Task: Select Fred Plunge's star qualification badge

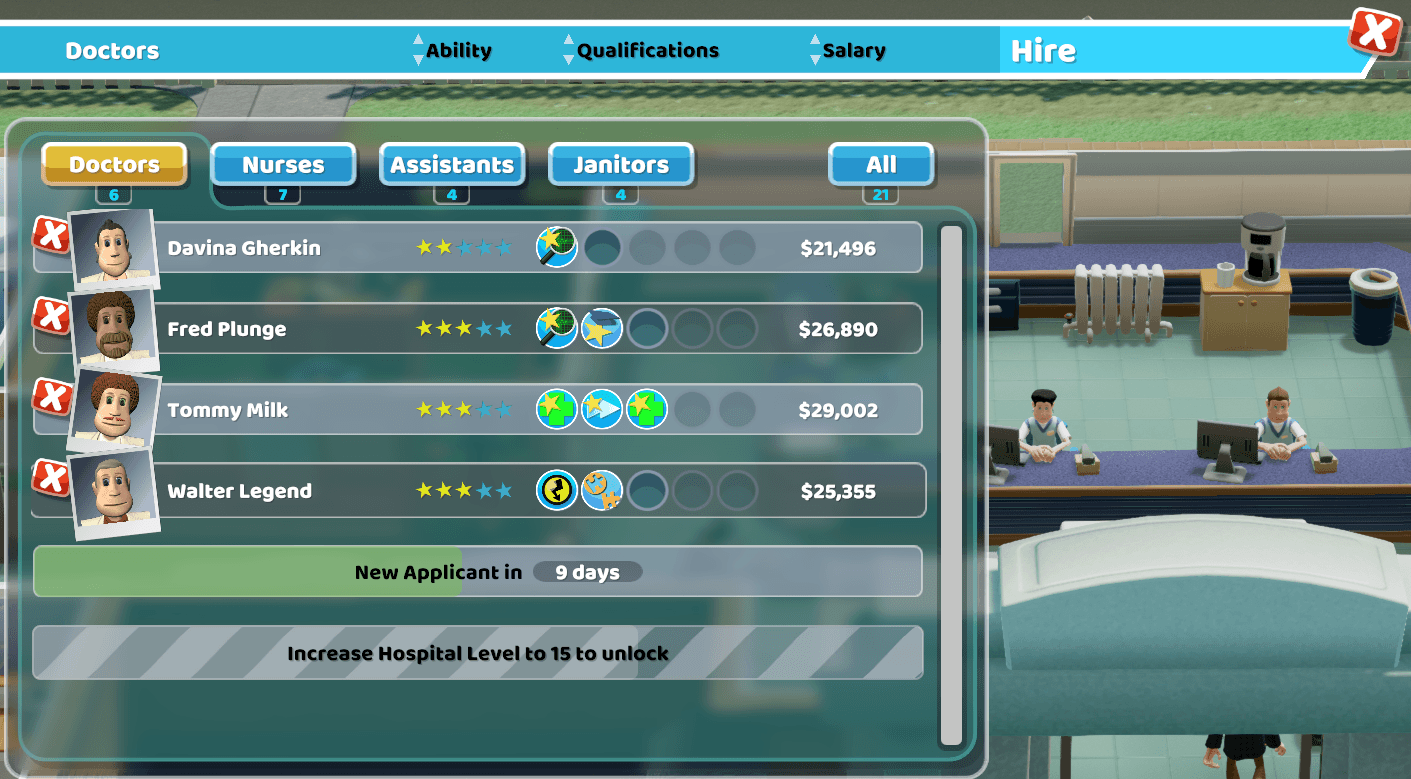Action: point(602,328)
